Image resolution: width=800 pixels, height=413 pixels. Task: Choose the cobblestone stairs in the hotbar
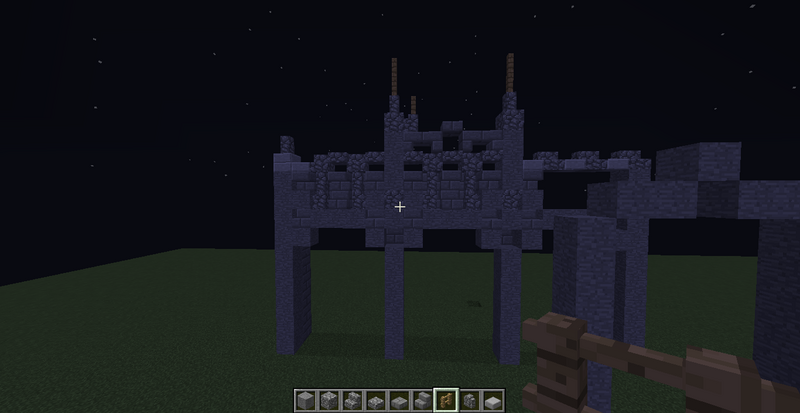pyautogui.click(x=351, y=399)
